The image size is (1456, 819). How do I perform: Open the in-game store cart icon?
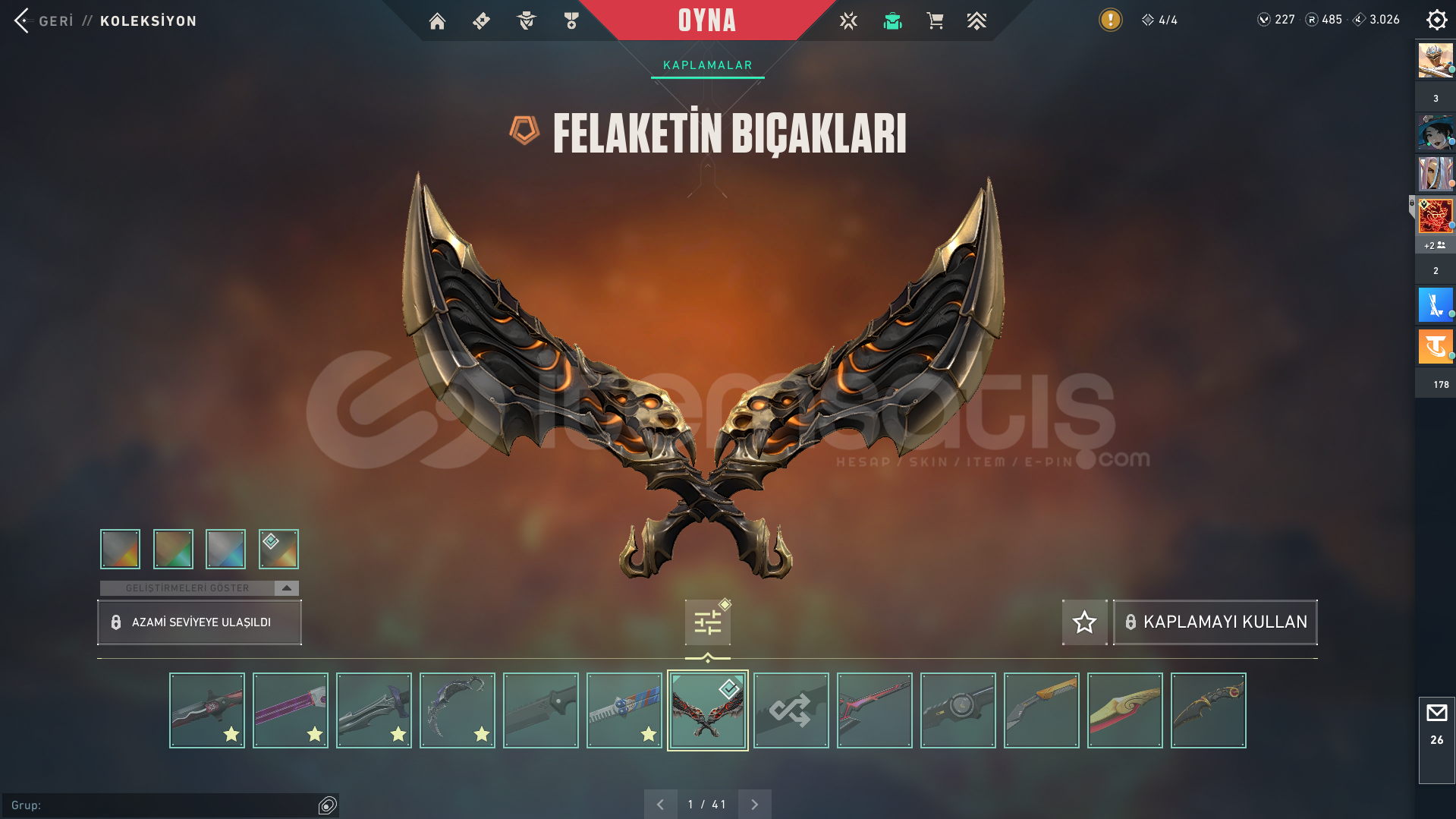(935, 20)
